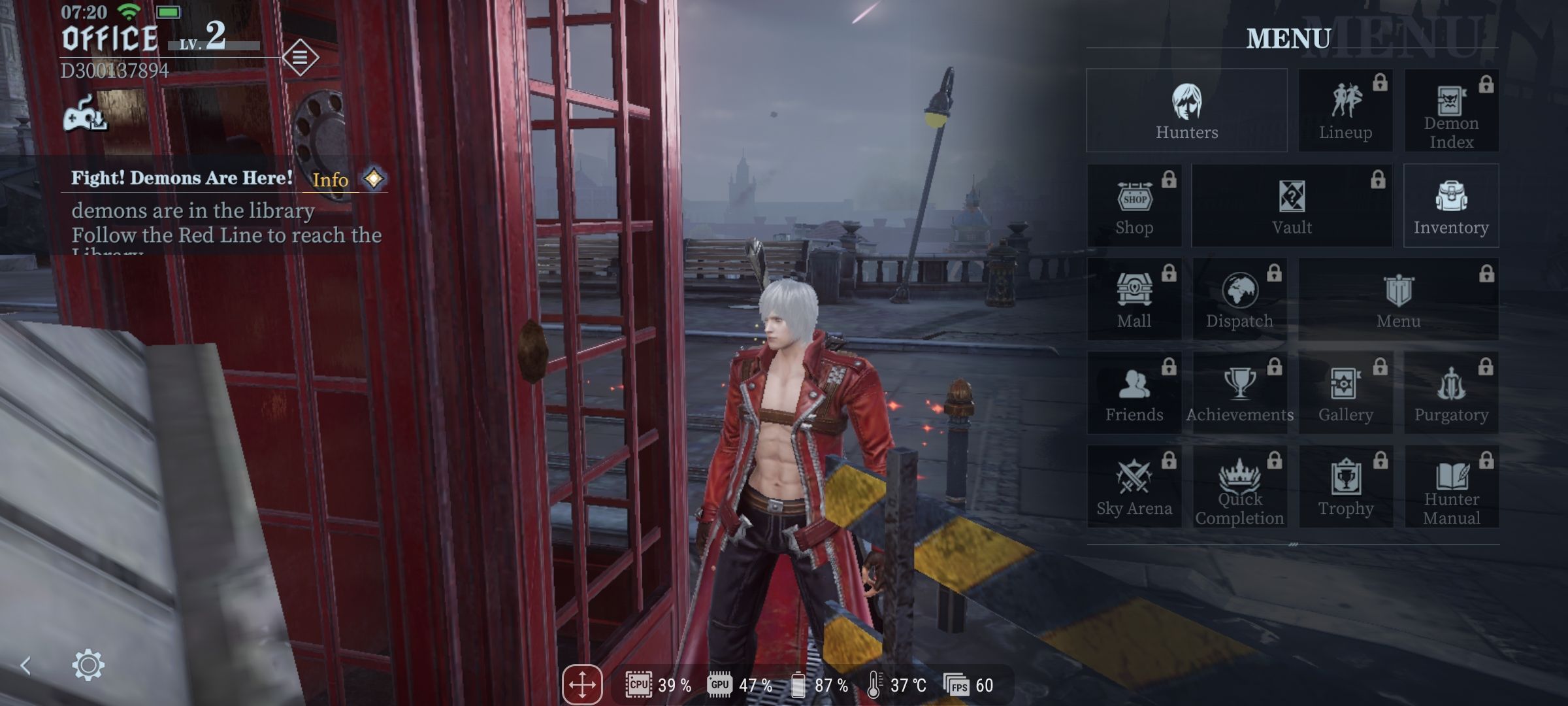Open the Hunters panel
Screen dimensions: 1568x706
(x=1186, y=111)
